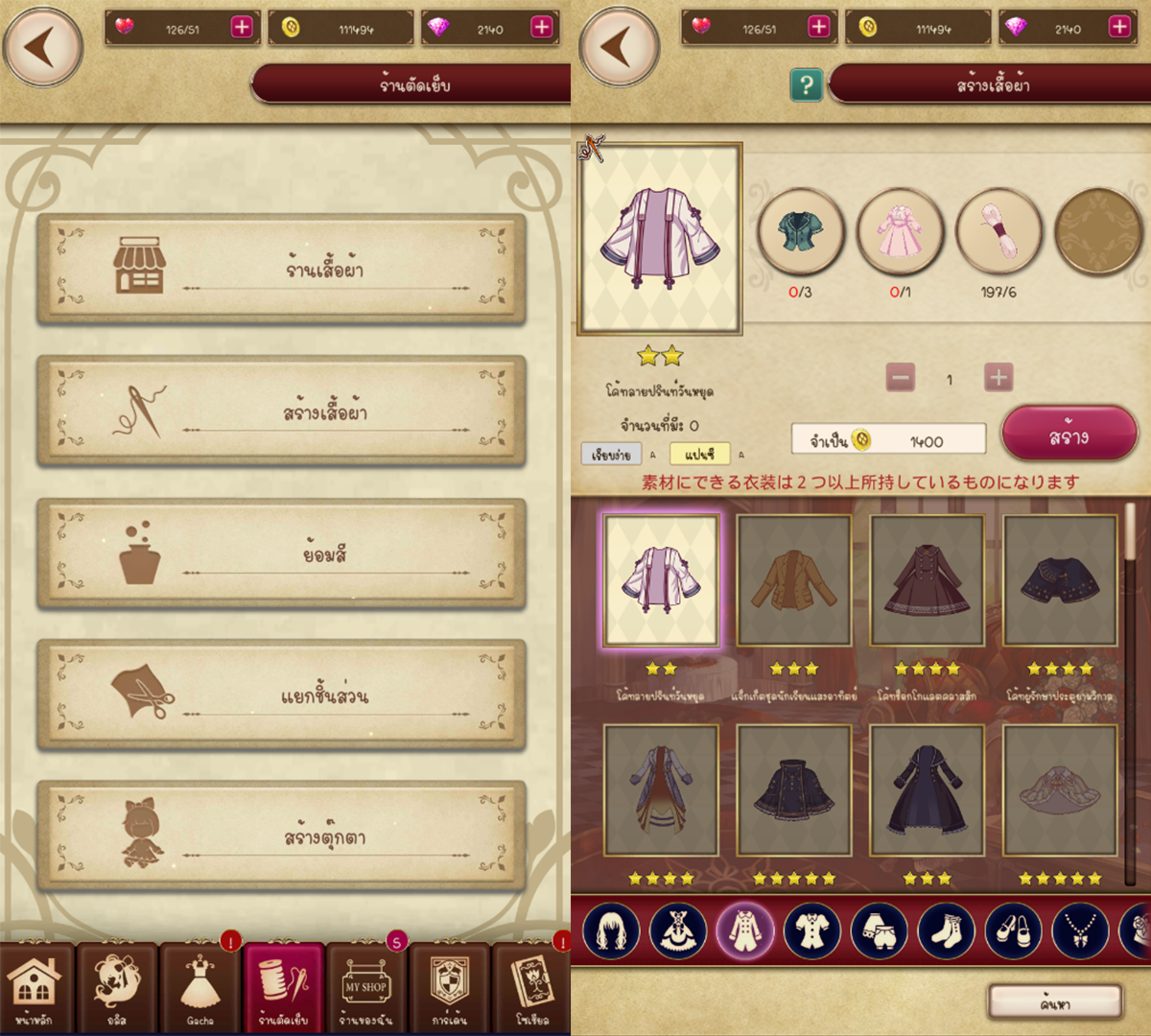Viewport: 1151px width, 1036px height.
Task: Show the necklace accessory category
Action: point(1080,930)
